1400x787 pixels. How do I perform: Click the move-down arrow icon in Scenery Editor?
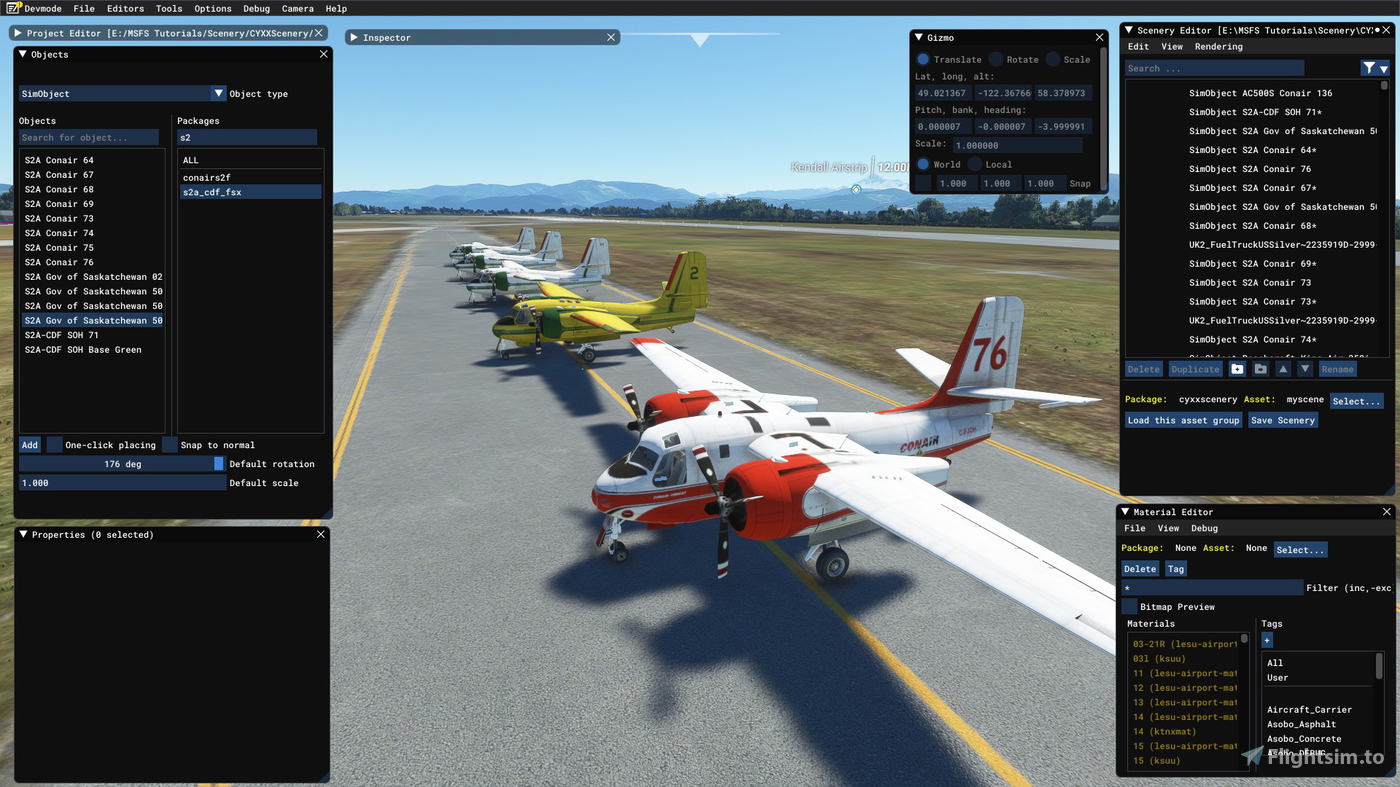click(x=1306, y=368)
